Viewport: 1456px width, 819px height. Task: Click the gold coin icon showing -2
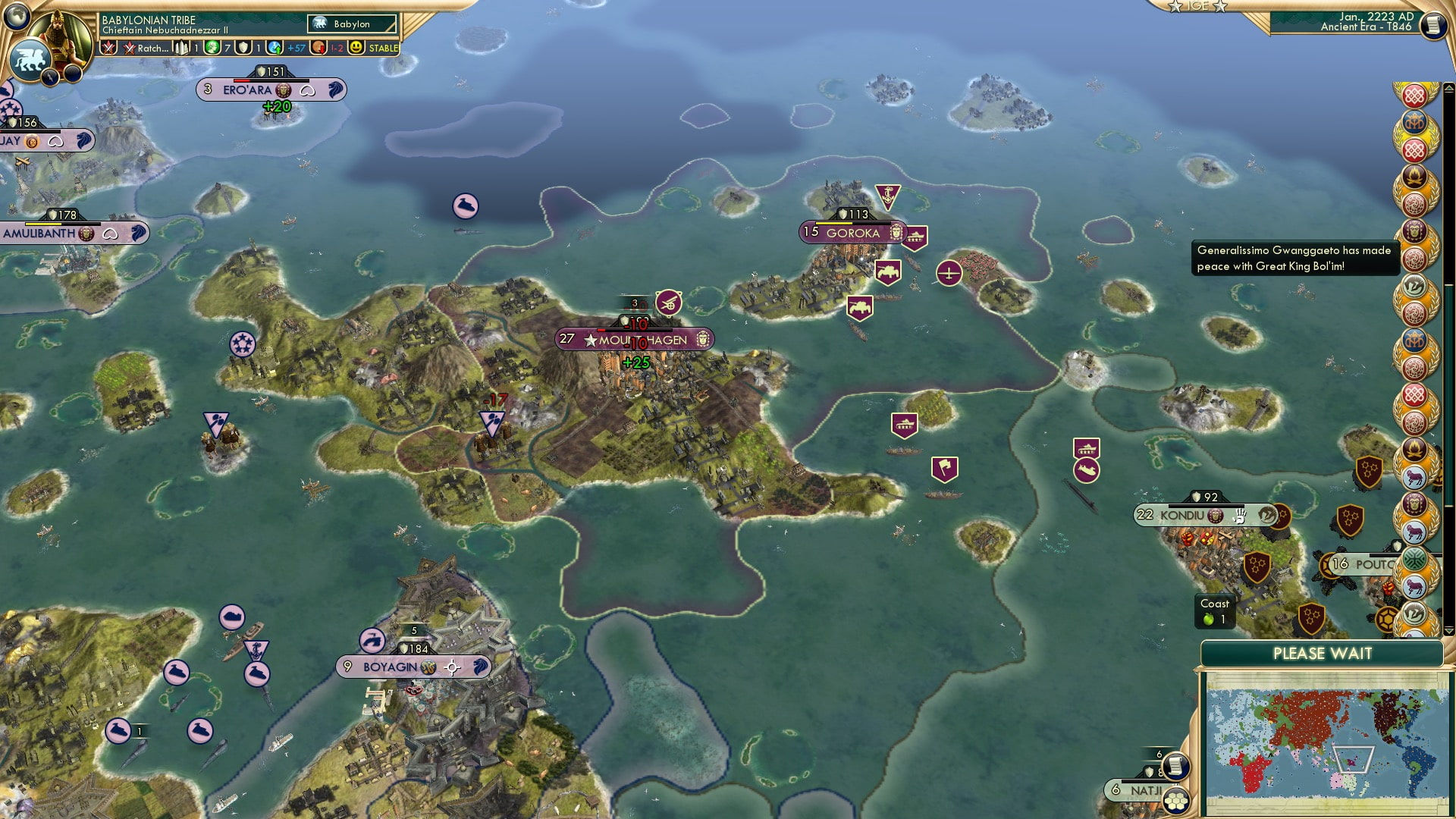tap(318, 47)
